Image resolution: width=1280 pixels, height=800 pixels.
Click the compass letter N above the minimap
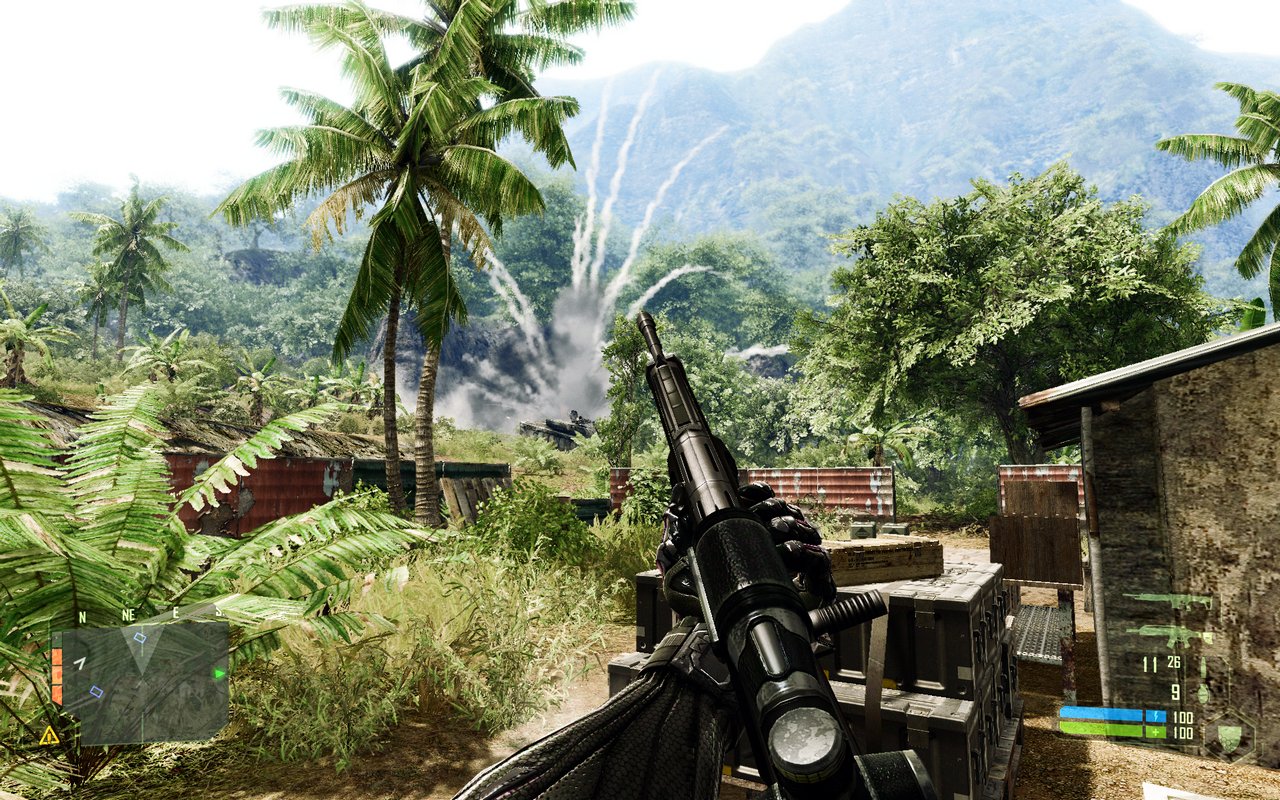82,616
